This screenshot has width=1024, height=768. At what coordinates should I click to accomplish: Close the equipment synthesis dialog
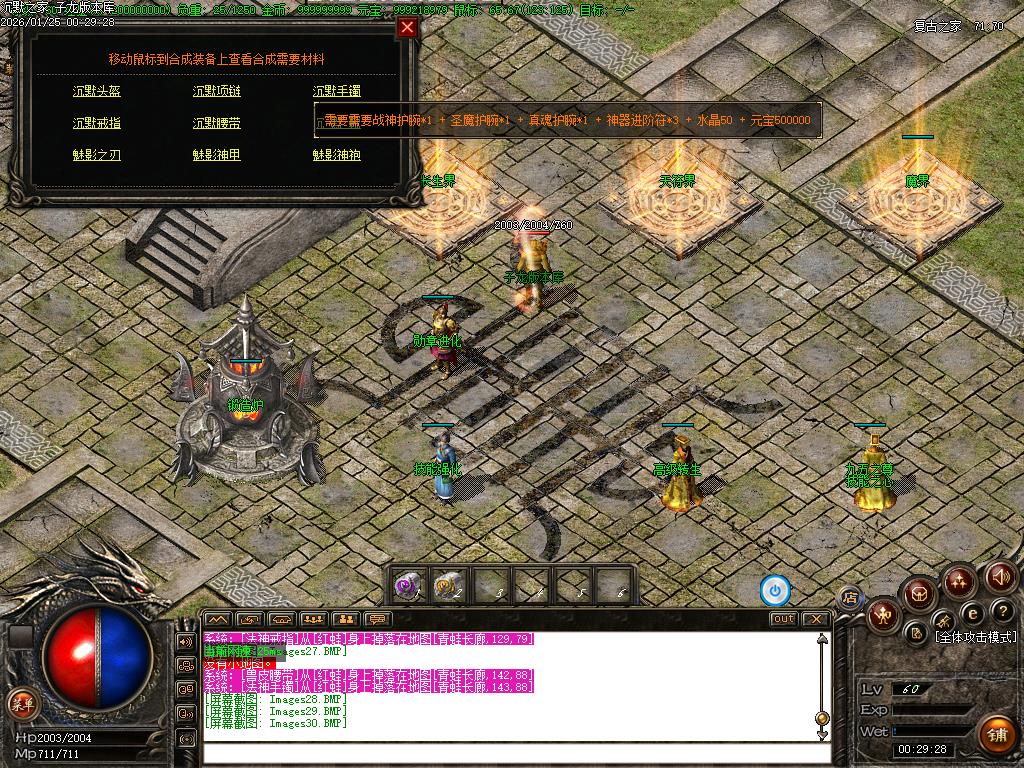pyautogui.click(x=407, y=28)
